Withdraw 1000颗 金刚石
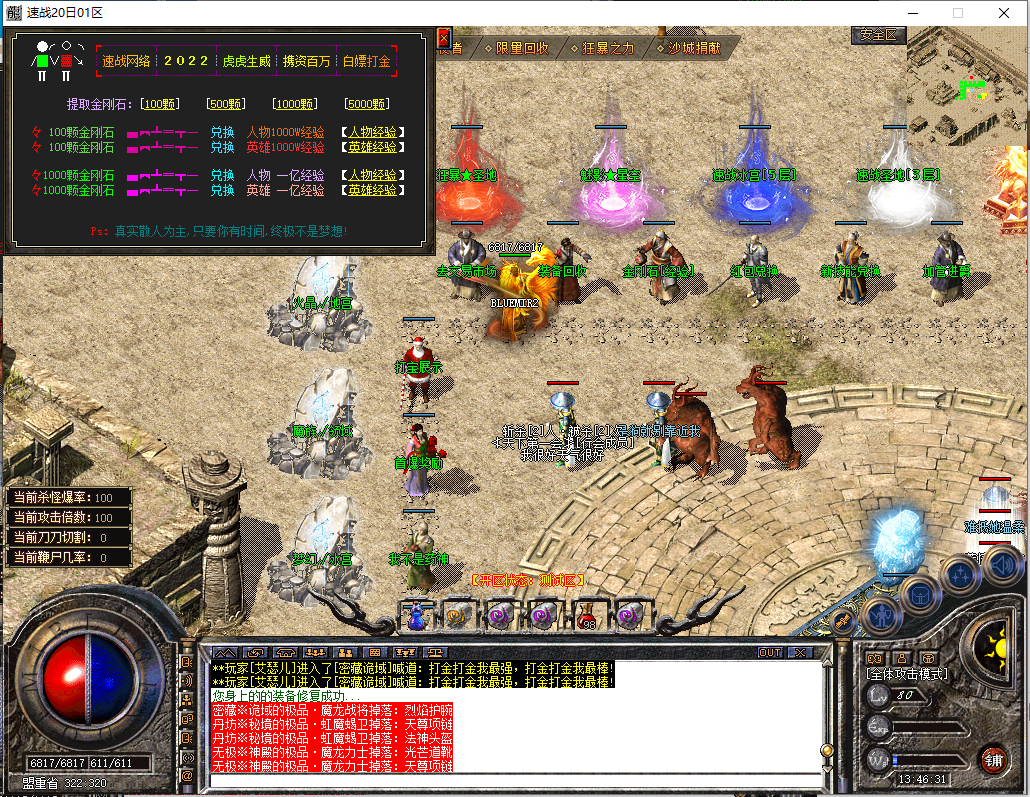Viewport: 1030px width, 797px height. (x=296, y=104)
